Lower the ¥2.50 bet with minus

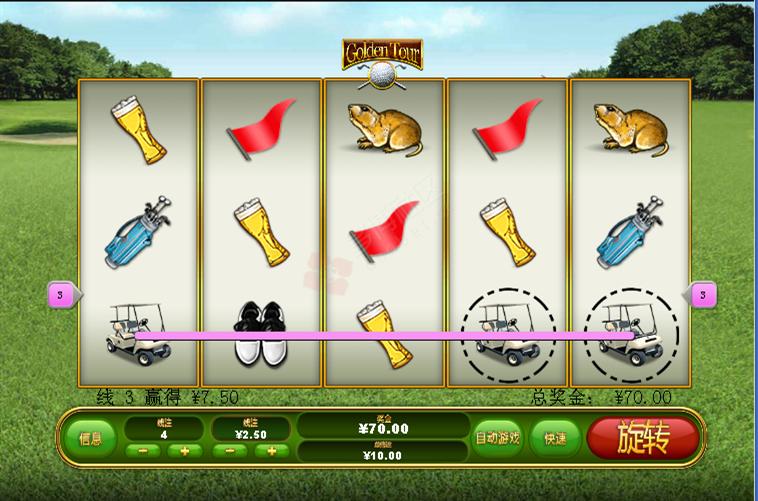[x=230, y=451]
